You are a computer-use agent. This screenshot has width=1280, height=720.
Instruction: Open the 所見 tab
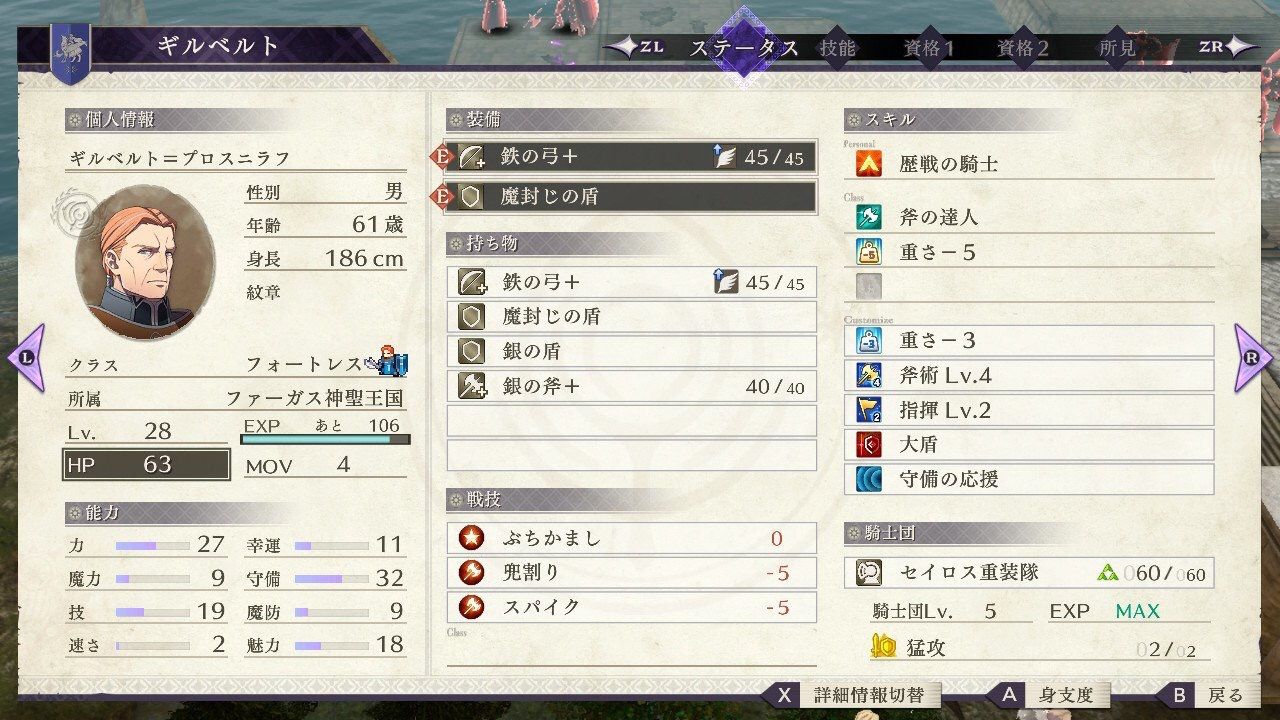(1117, 45)
